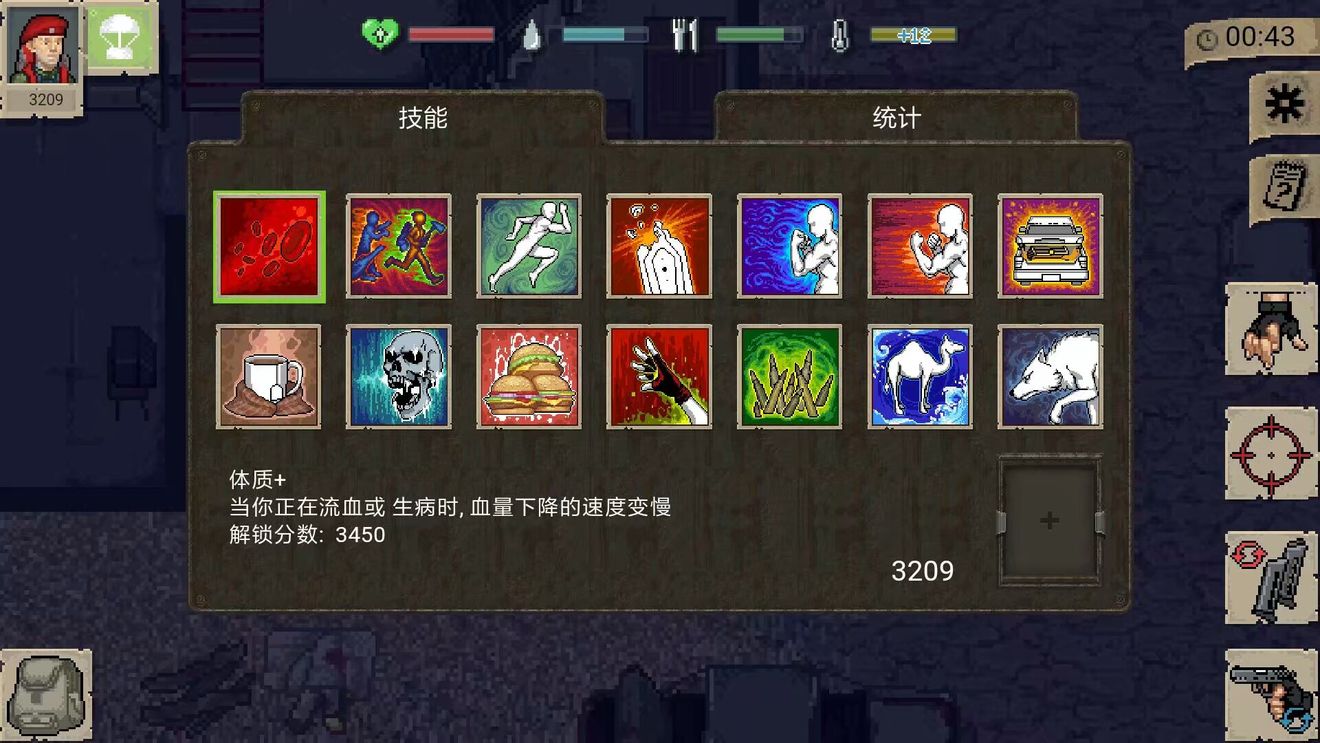
Task: Select the green bamboo sticks skill
Action: coord(789,375)
